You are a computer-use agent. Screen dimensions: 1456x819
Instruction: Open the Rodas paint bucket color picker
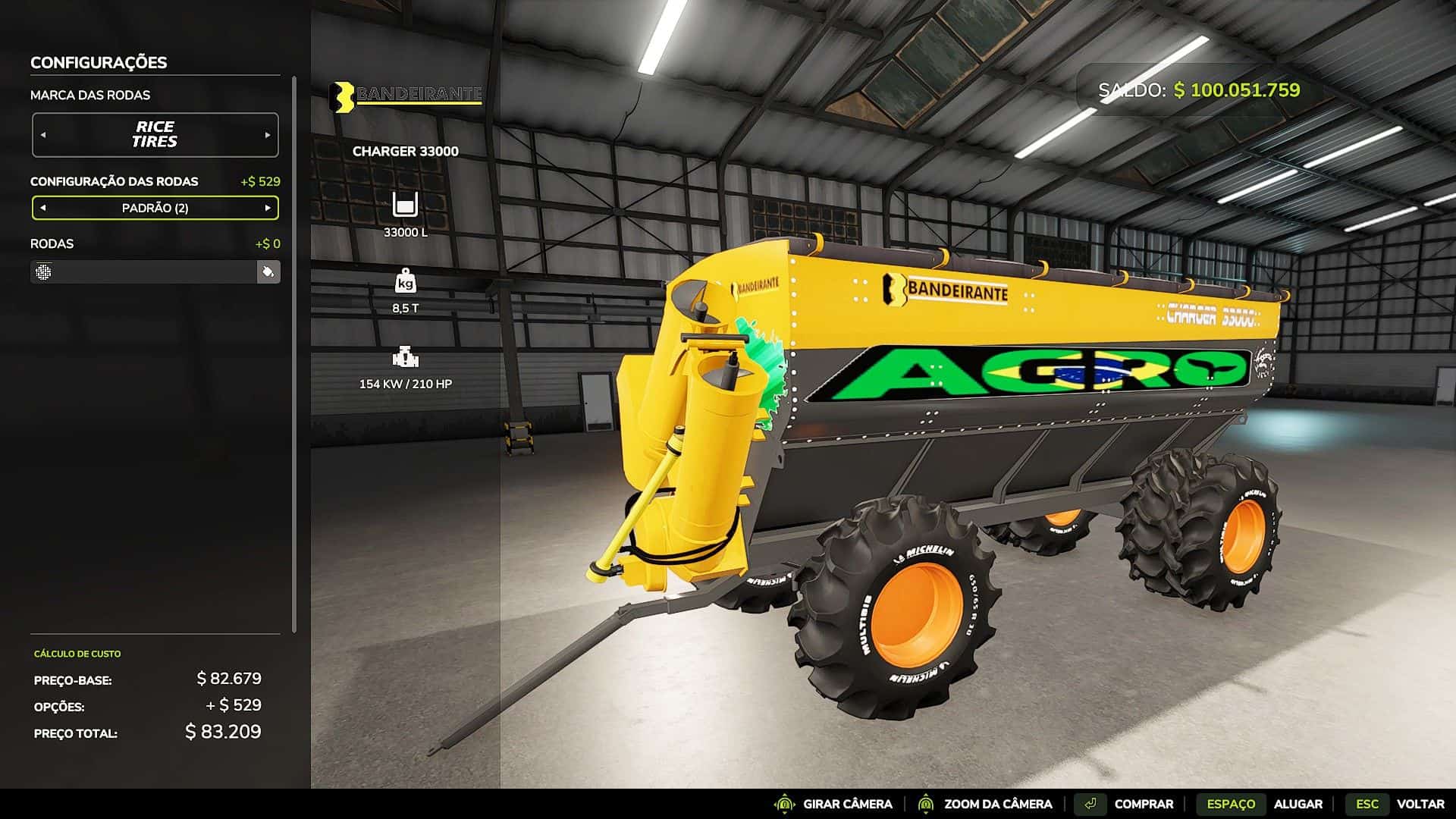click(x=268, y=271)
